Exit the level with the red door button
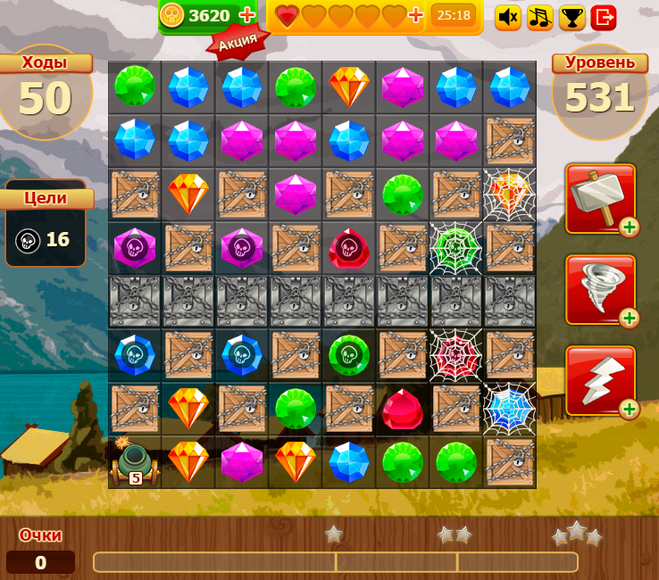 click(x=604, y=17)
